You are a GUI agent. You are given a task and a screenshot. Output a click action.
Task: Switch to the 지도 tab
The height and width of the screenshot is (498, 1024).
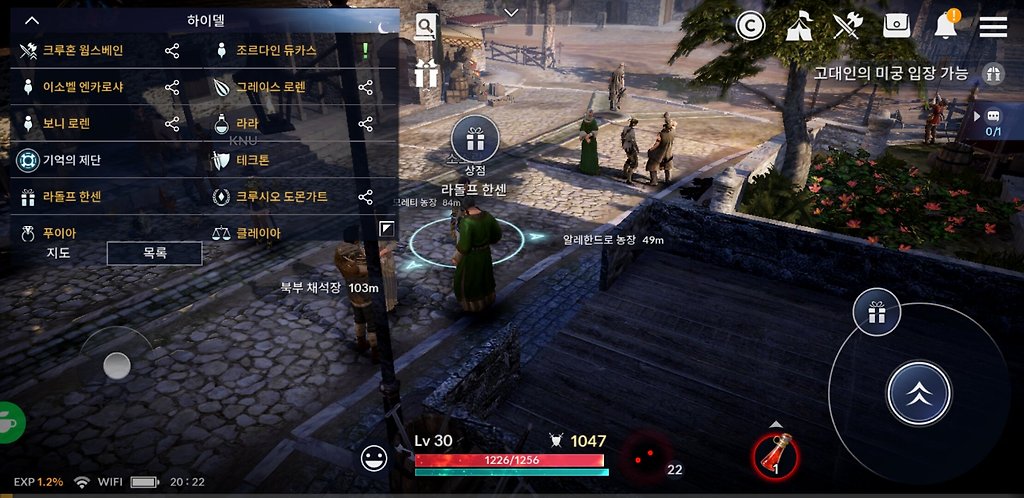[x=58, y=253]
